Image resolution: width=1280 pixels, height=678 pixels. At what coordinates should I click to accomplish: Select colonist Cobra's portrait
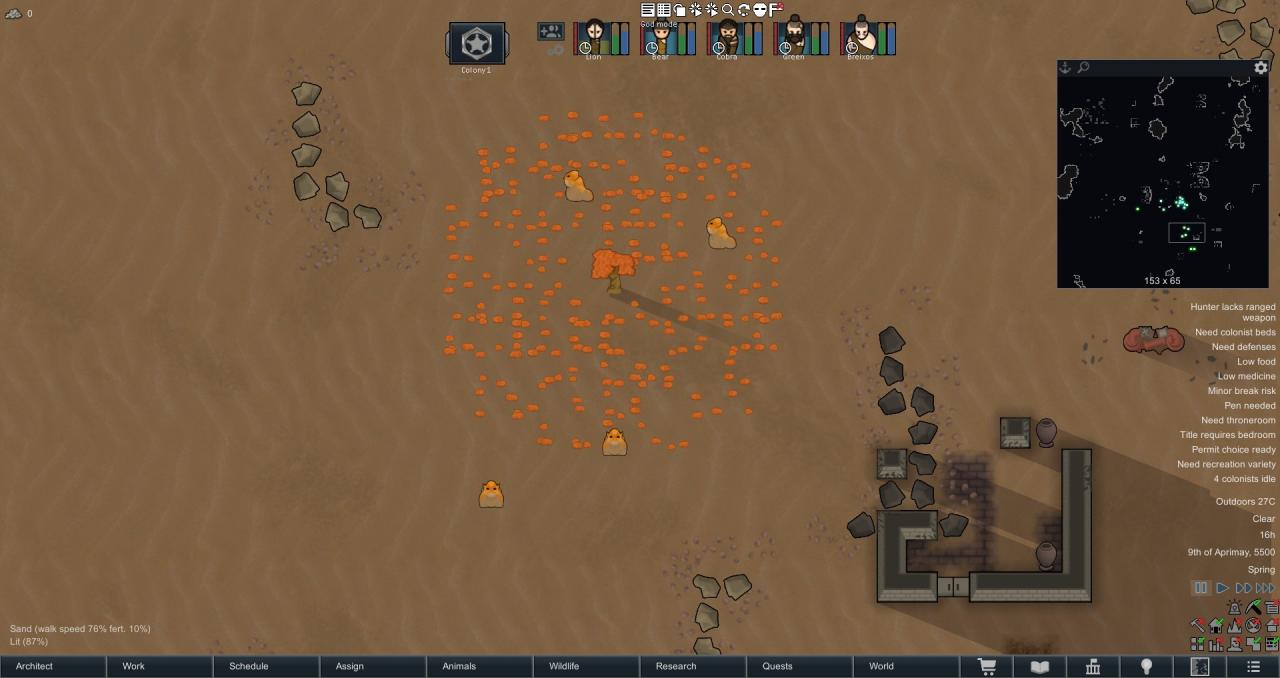727,38
